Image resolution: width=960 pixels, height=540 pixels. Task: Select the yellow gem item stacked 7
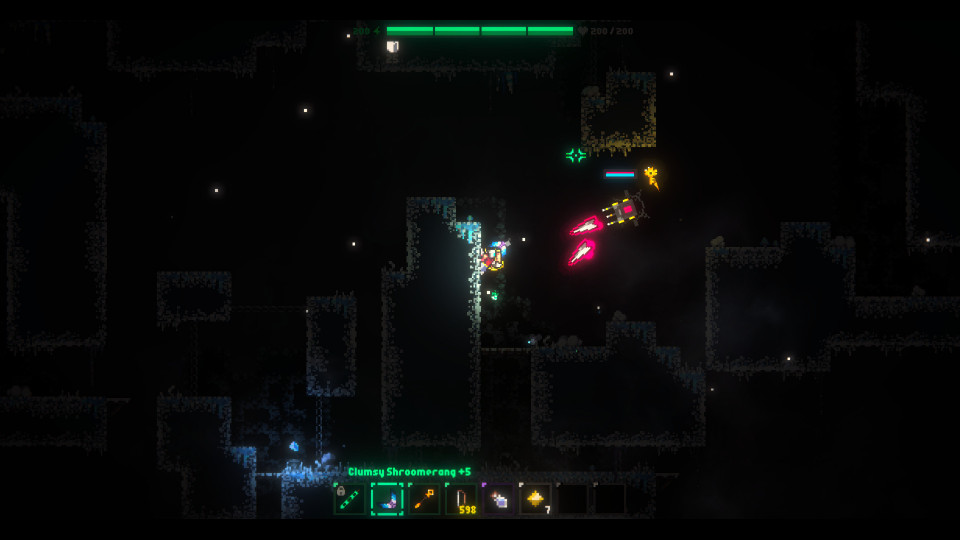(x=535, y=499)
